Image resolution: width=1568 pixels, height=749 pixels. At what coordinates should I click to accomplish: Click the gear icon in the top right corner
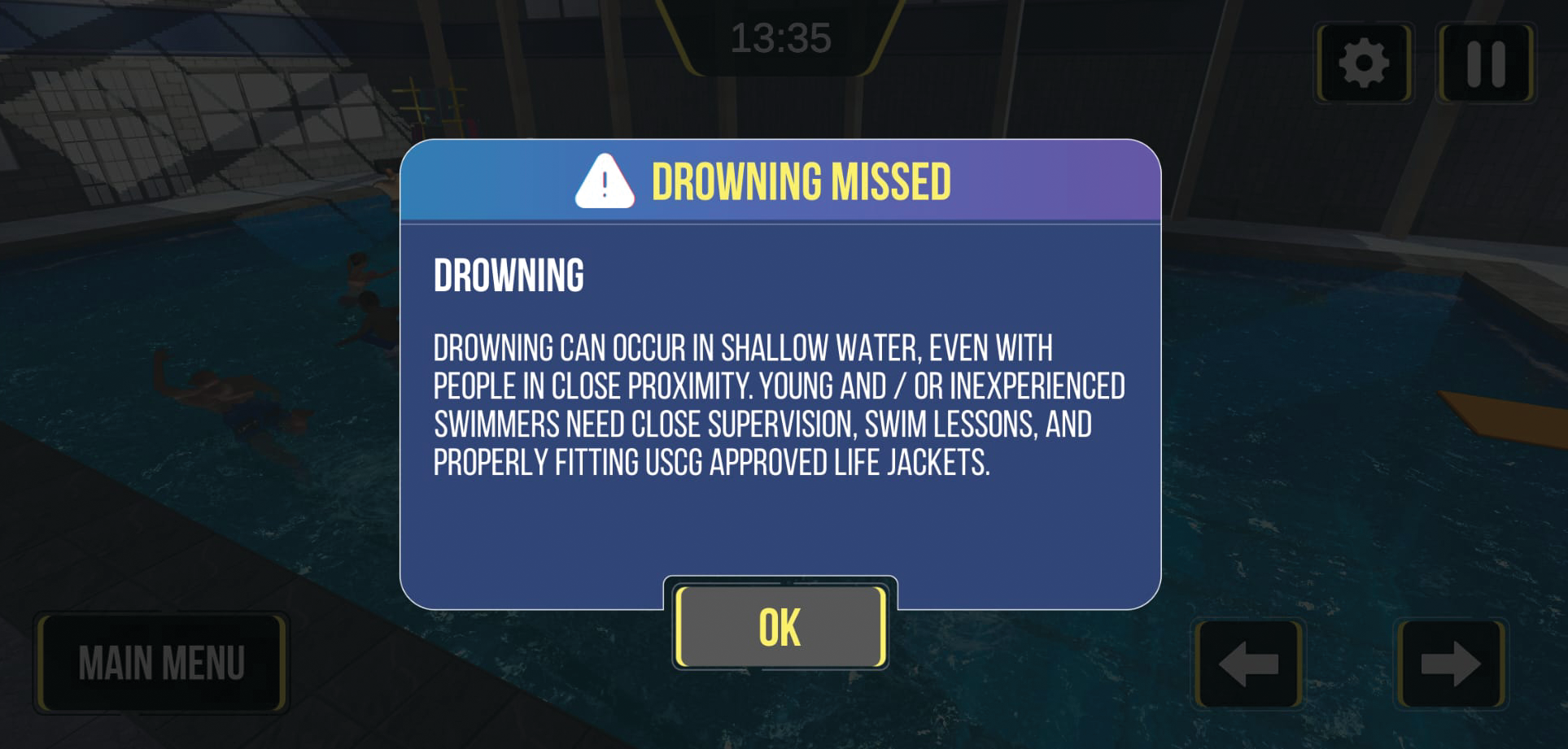coord(1363,64)
